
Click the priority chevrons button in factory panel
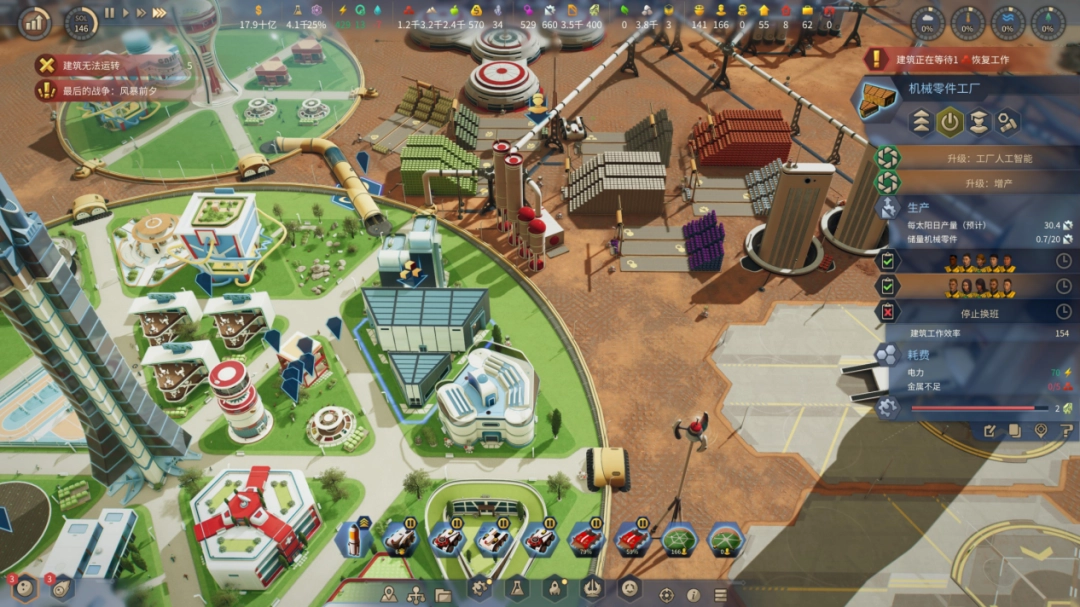(x=920, y=122)
